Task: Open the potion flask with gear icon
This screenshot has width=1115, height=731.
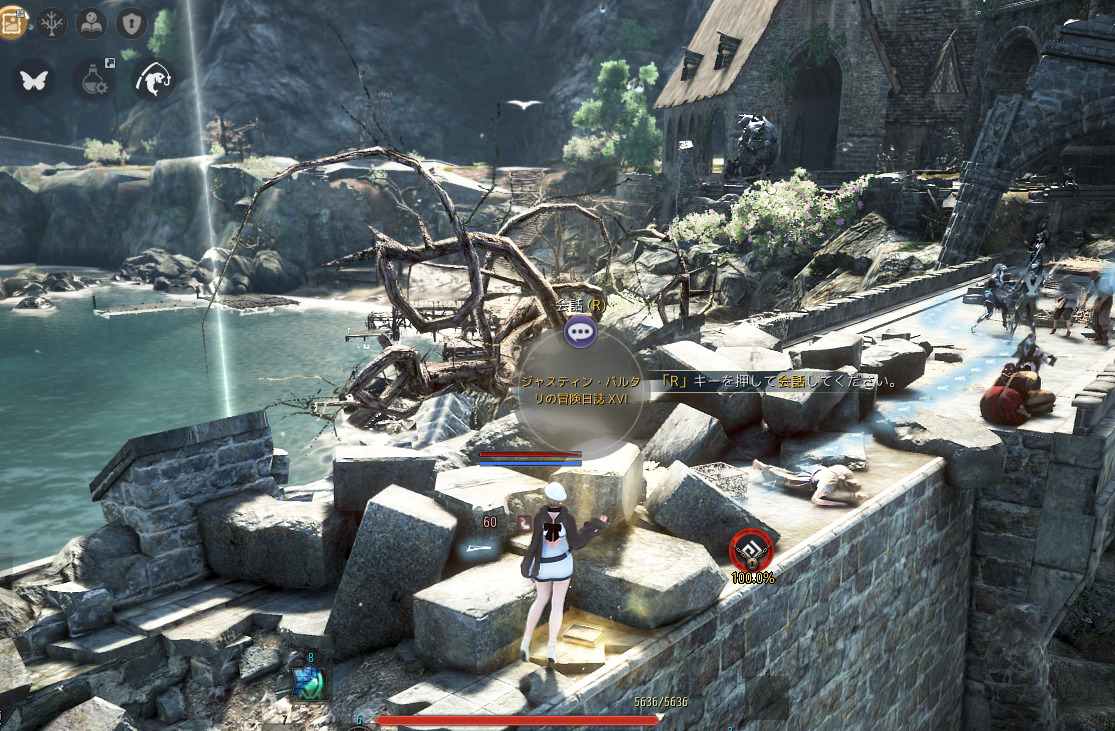Action: [x=95, y=80]
